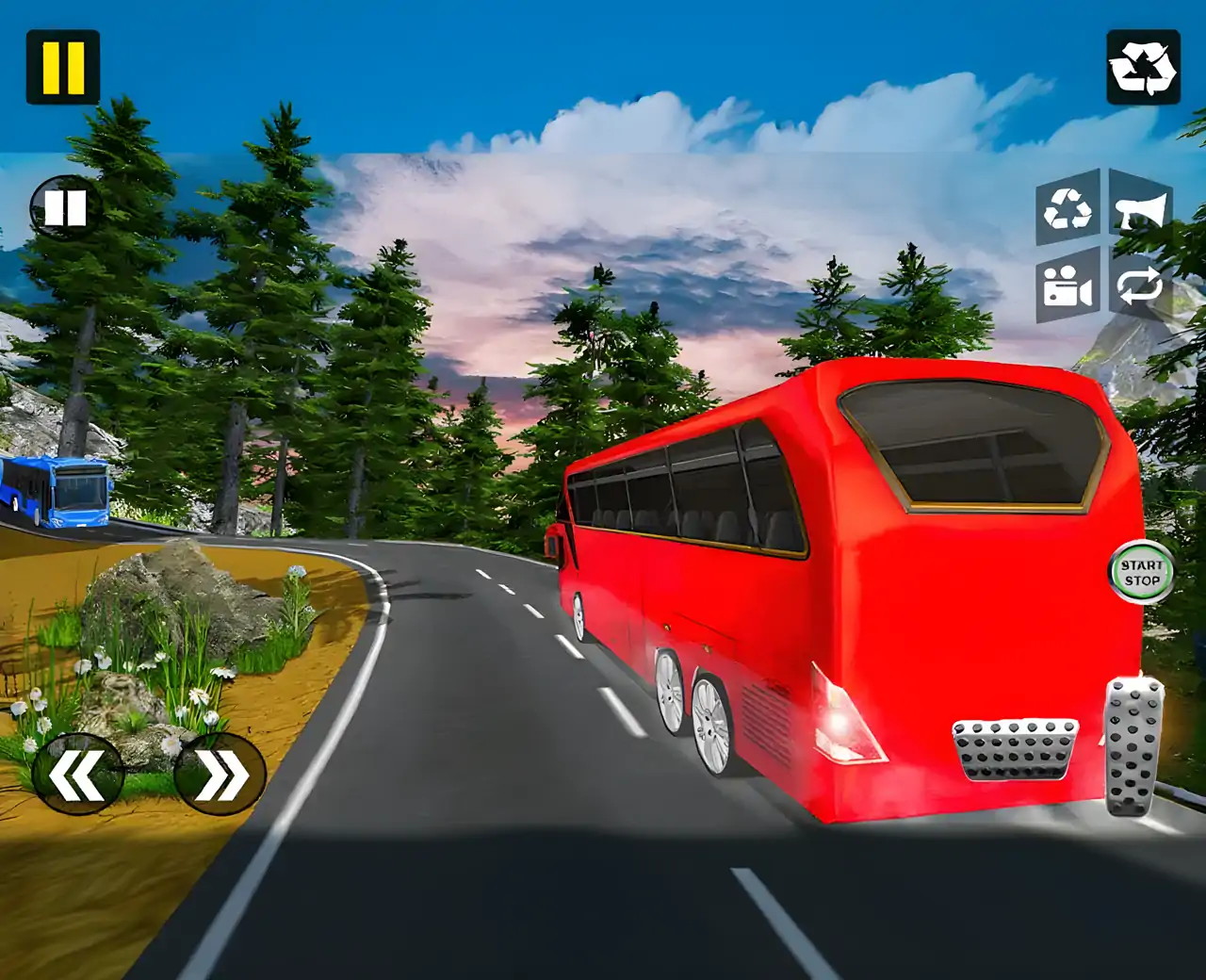Pause the game with the yellow pause button
This screenshot has height=980, width=1206.
coord(62,67)
